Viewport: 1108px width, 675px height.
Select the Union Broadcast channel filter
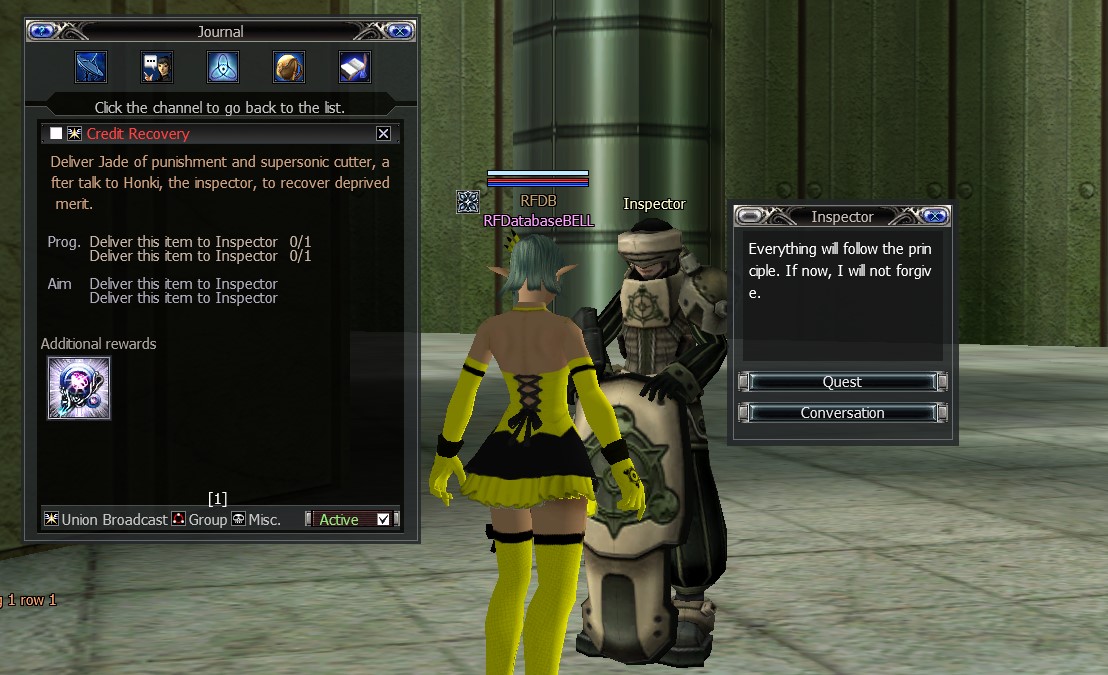106,519
